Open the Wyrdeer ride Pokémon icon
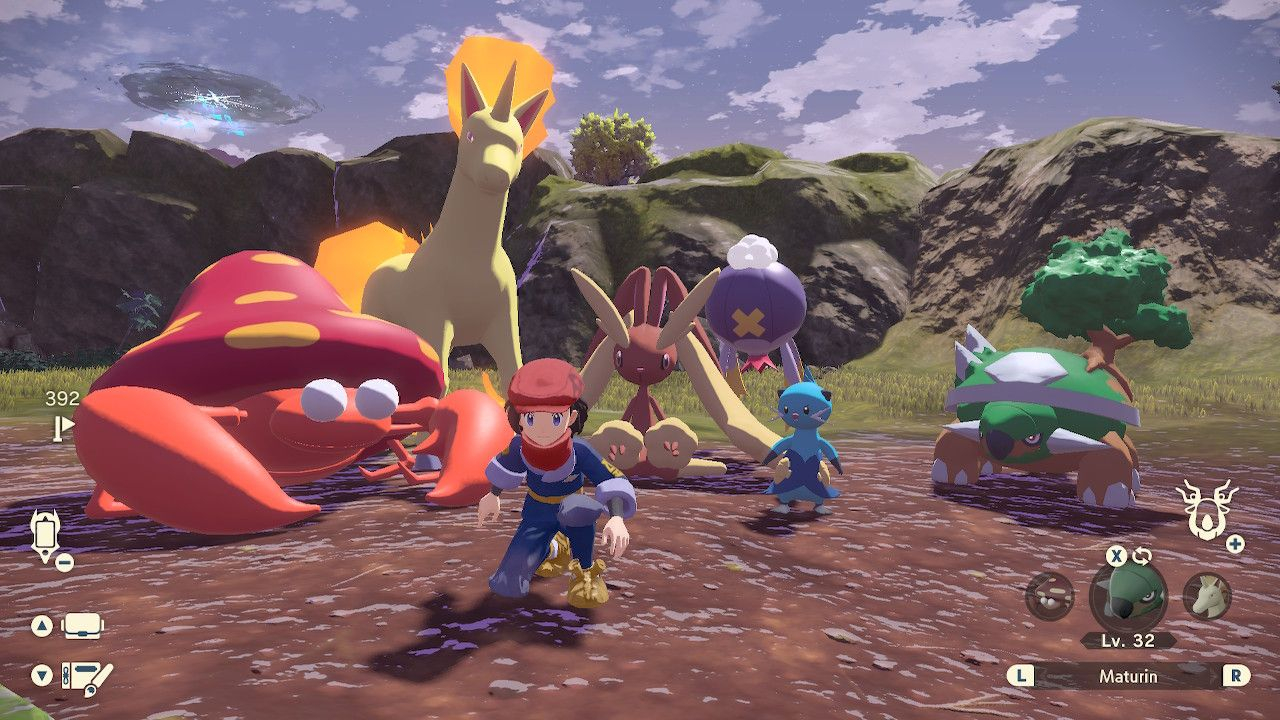Viewport: 1280px width, 720px height. click(1206, 508)
